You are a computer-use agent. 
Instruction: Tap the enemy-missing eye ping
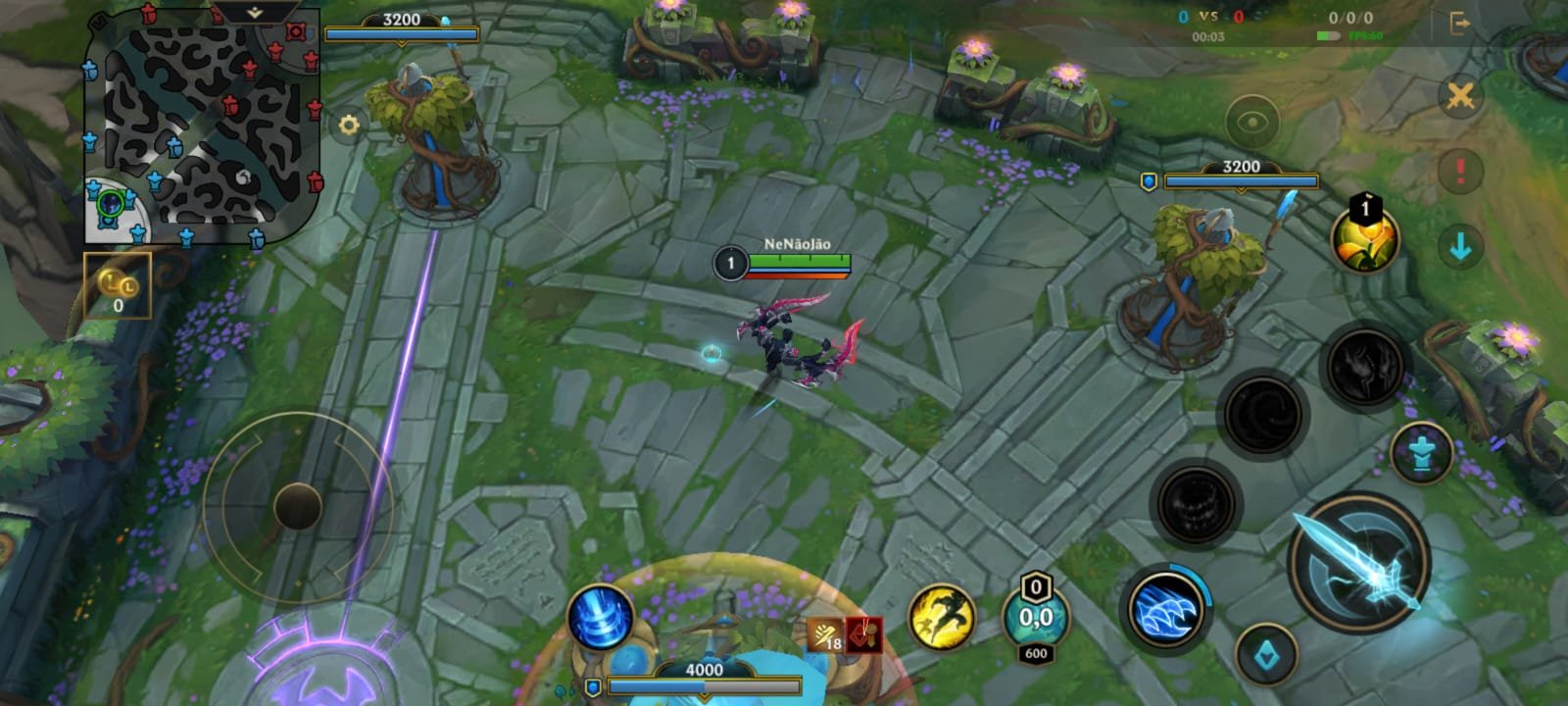point(1251,121)
